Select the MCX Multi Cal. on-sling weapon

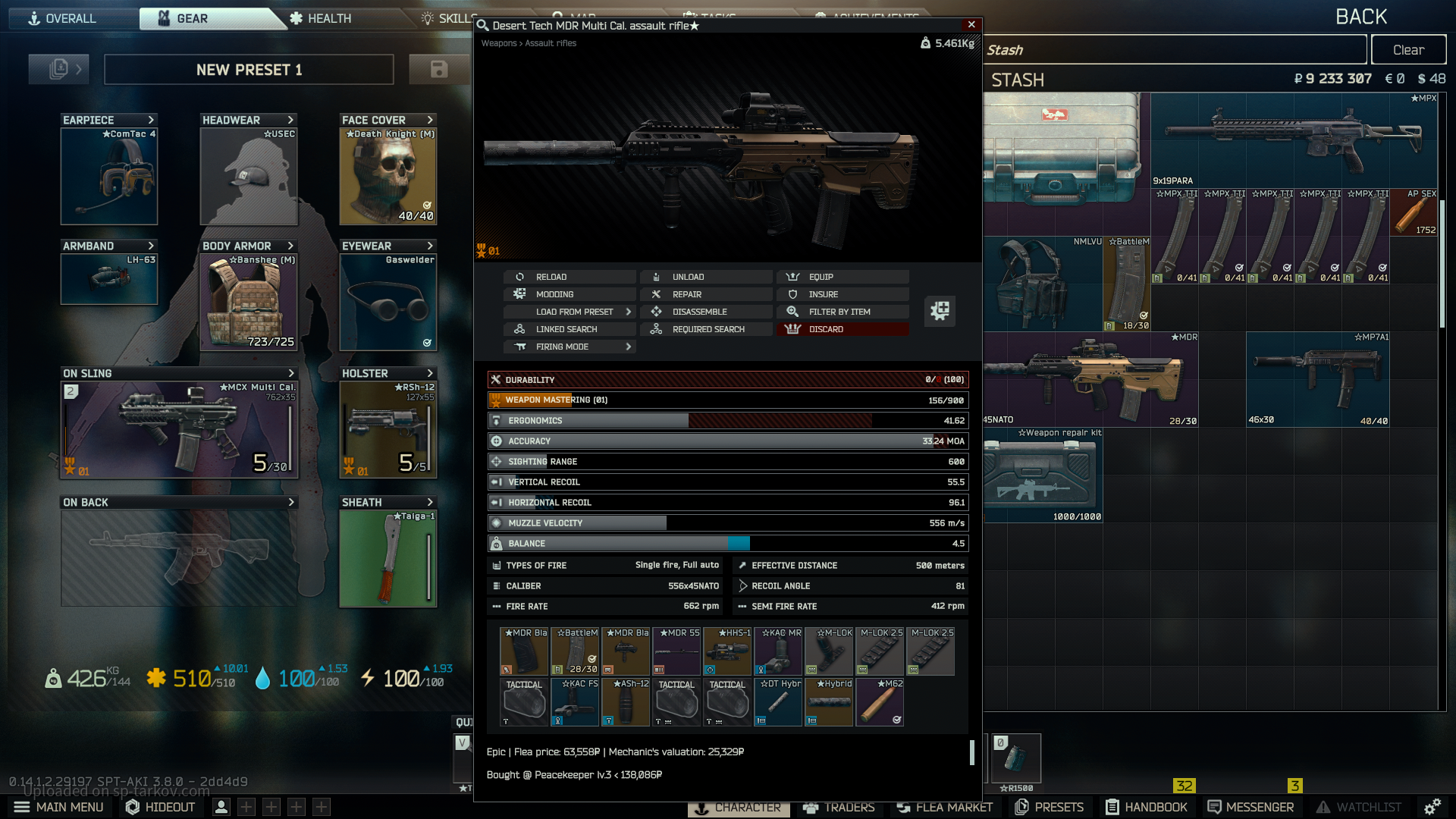click(x=180, y=430)
